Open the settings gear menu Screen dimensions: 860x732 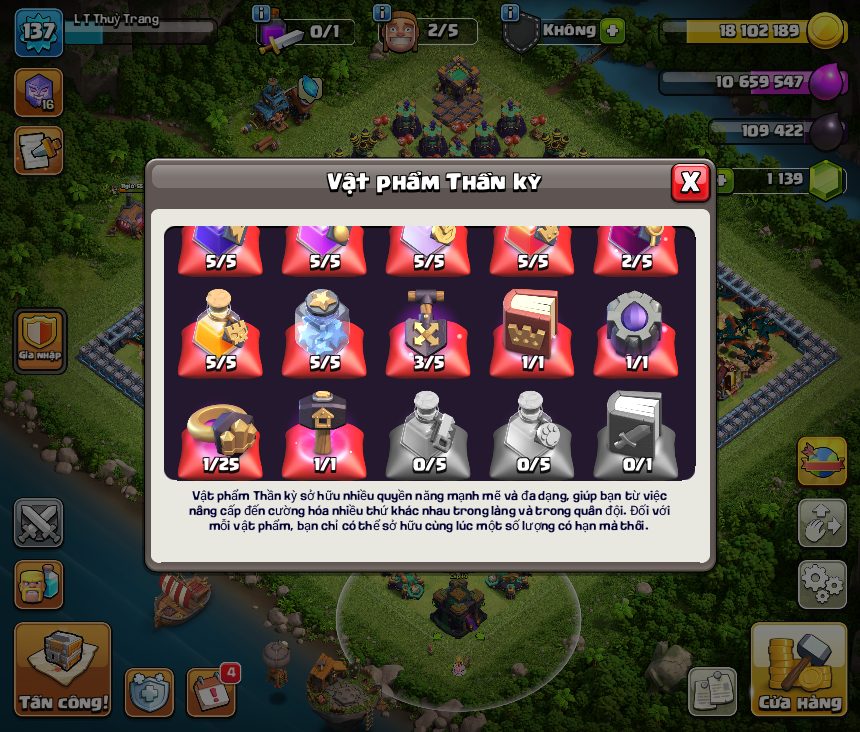coord(822,584)
